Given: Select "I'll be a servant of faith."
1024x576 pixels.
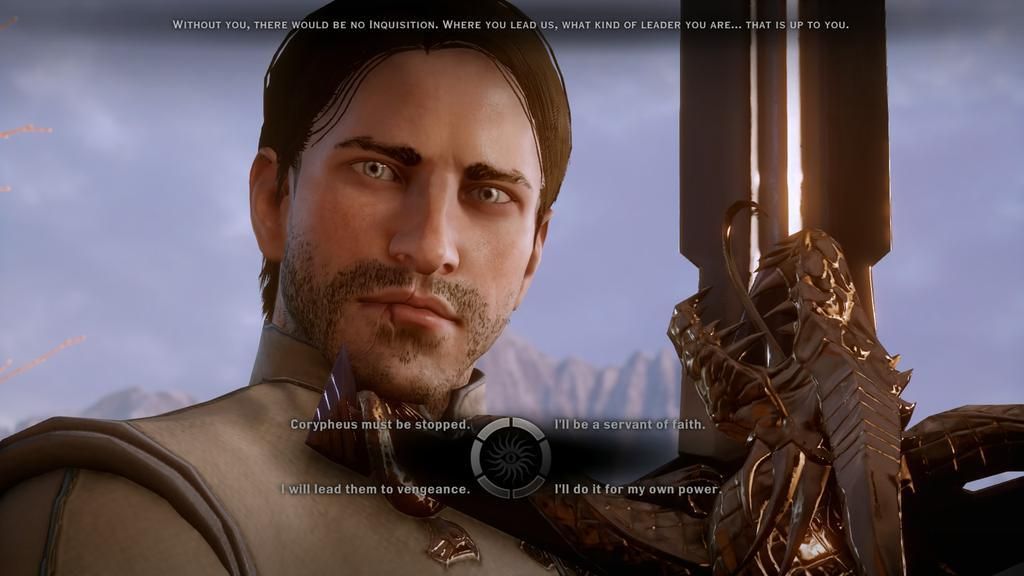Looking at the screenshot, I should 630,424.
